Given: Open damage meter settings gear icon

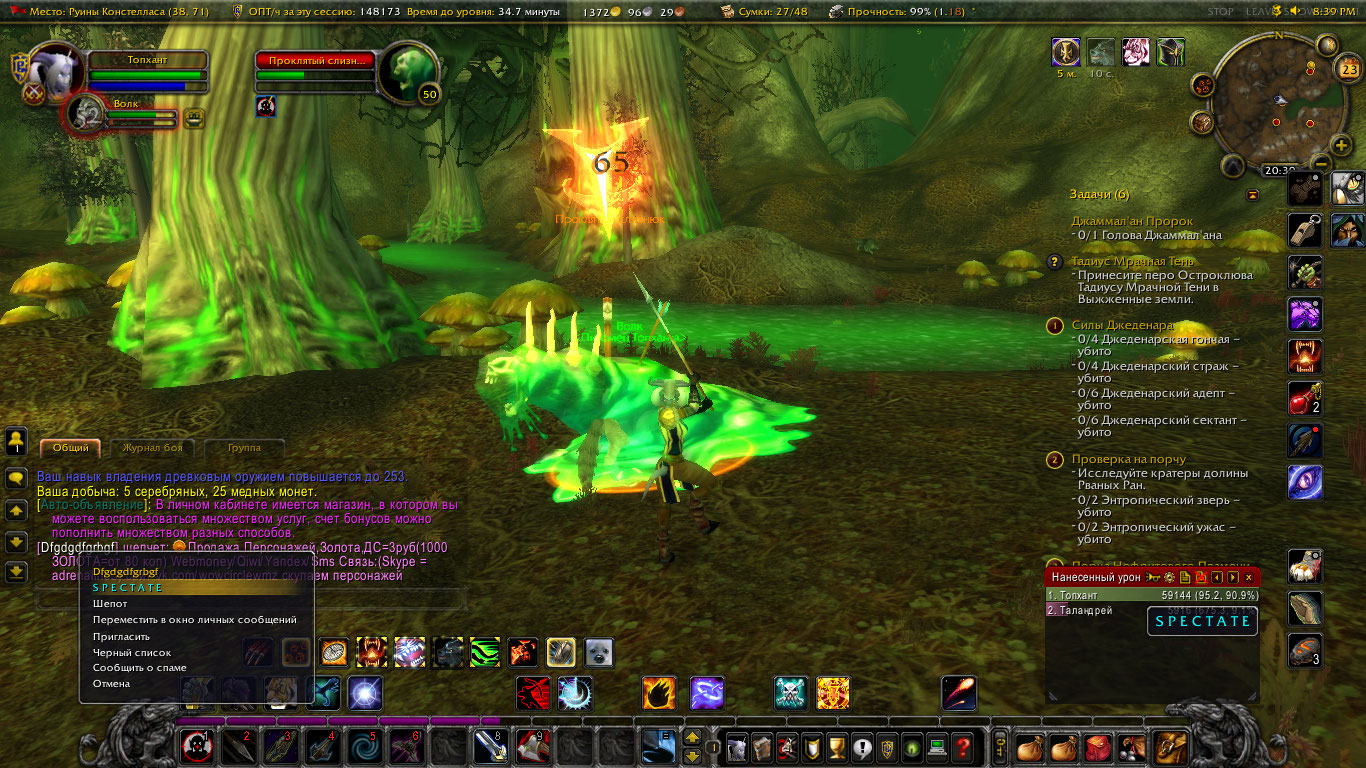Looking at the screenshot, I should coord(1169,577).
